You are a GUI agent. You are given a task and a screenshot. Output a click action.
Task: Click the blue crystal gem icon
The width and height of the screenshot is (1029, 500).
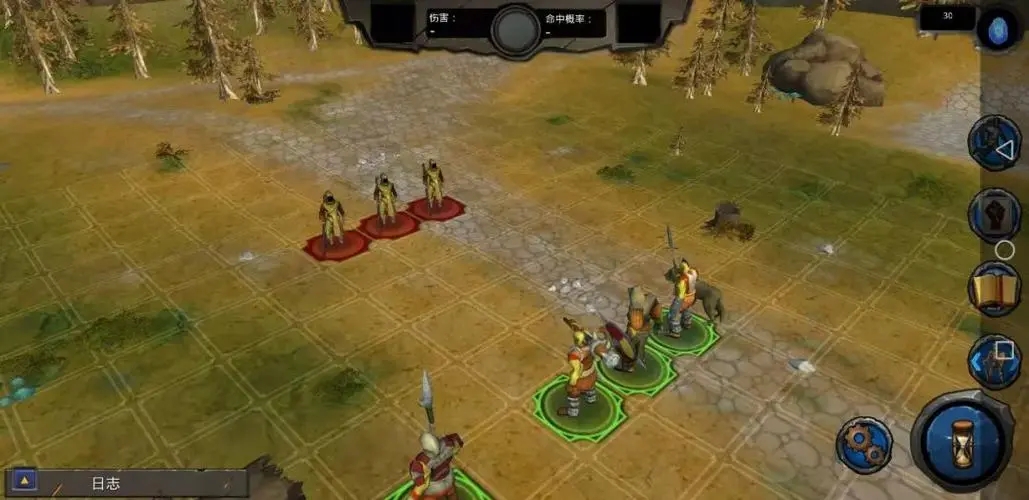coord(996,29)
